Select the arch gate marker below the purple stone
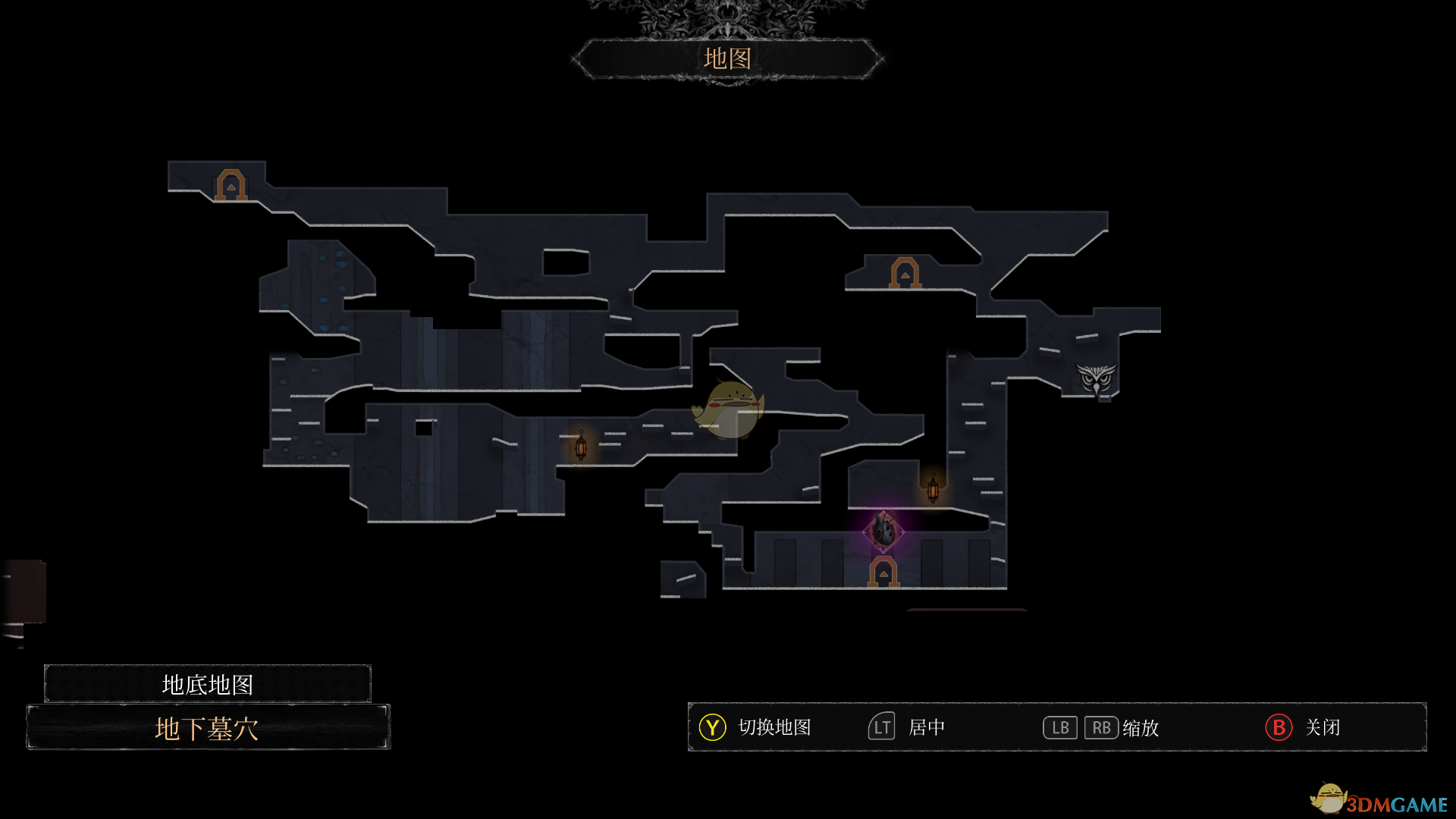This screenshot has height=819, width=1456. tap(883, 572)
